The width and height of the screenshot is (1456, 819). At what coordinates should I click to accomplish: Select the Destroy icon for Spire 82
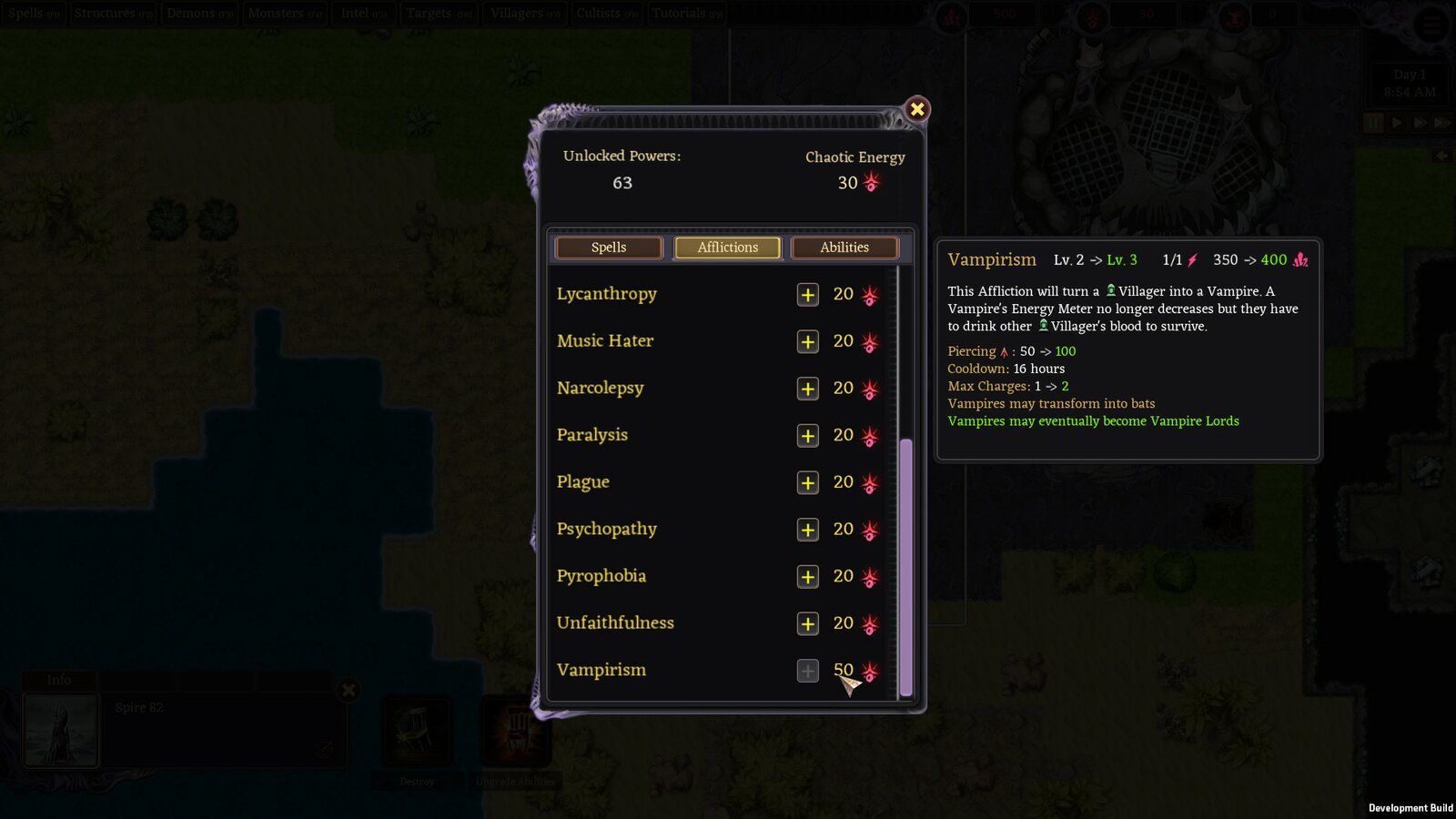coord(417,728)
